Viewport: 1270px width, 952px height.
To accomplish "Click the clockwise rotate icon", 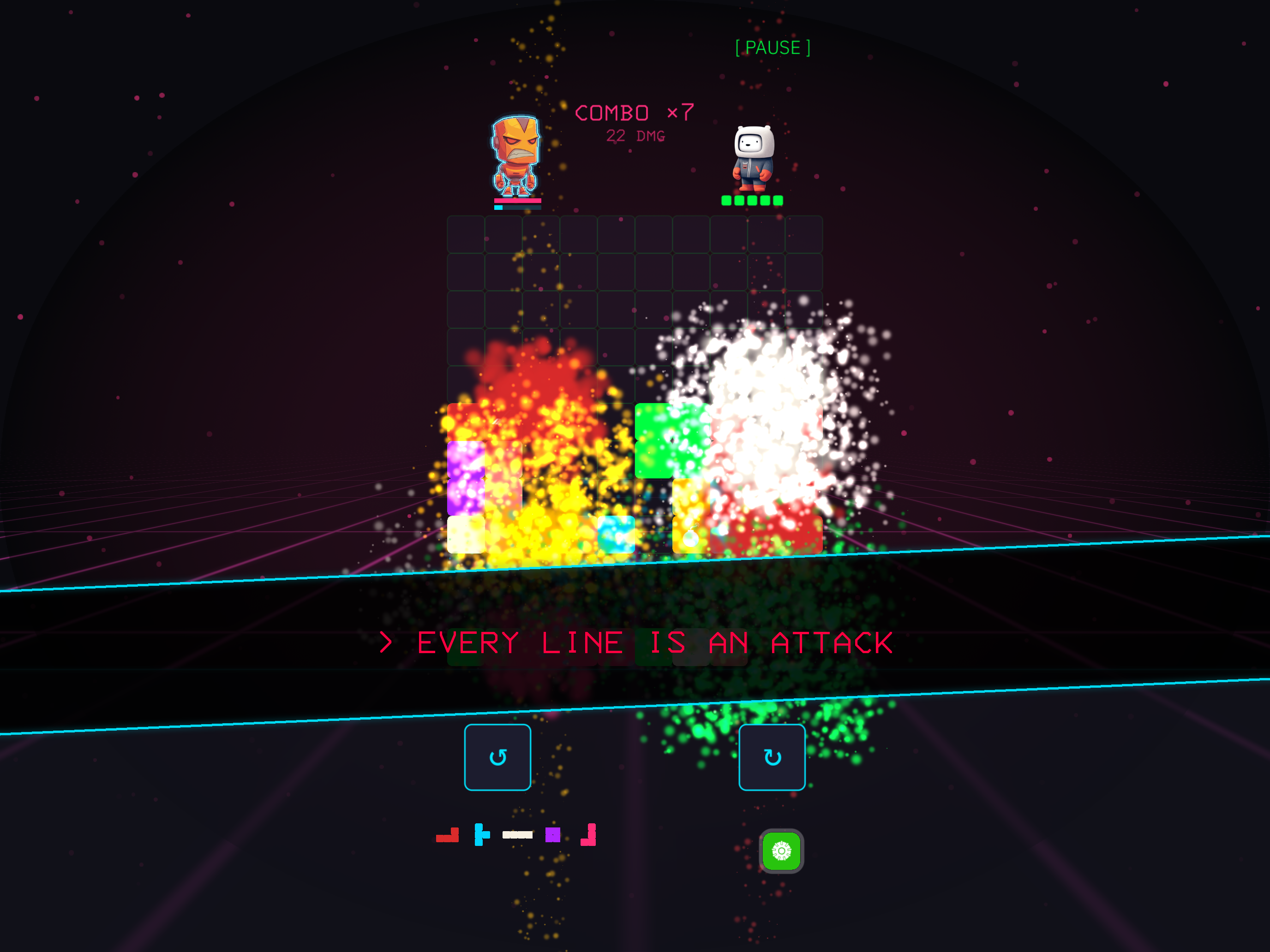I will (x=772, y=756).
